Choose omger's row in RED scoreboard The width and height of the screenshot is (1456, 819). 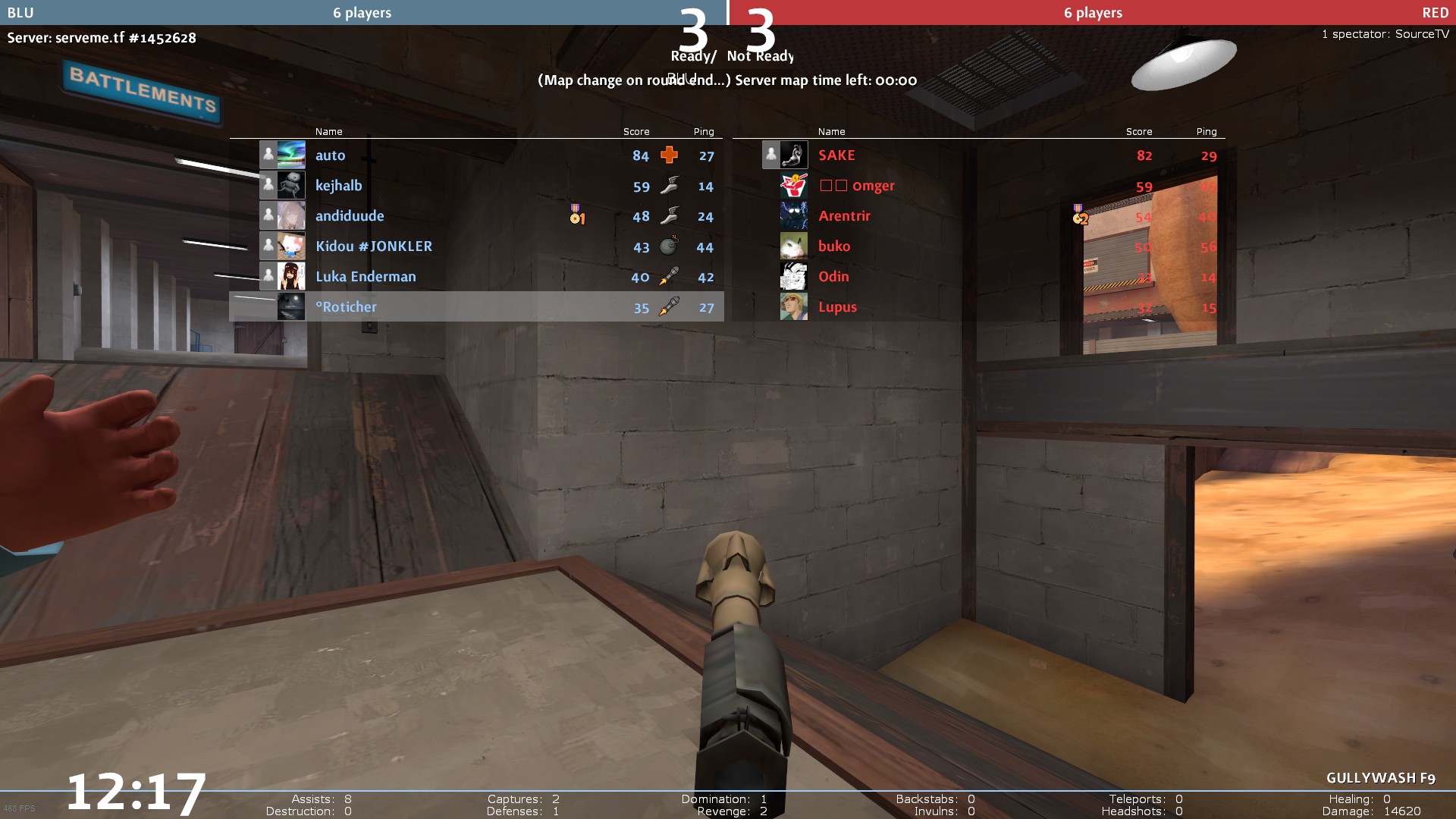[x=873, y=186]
